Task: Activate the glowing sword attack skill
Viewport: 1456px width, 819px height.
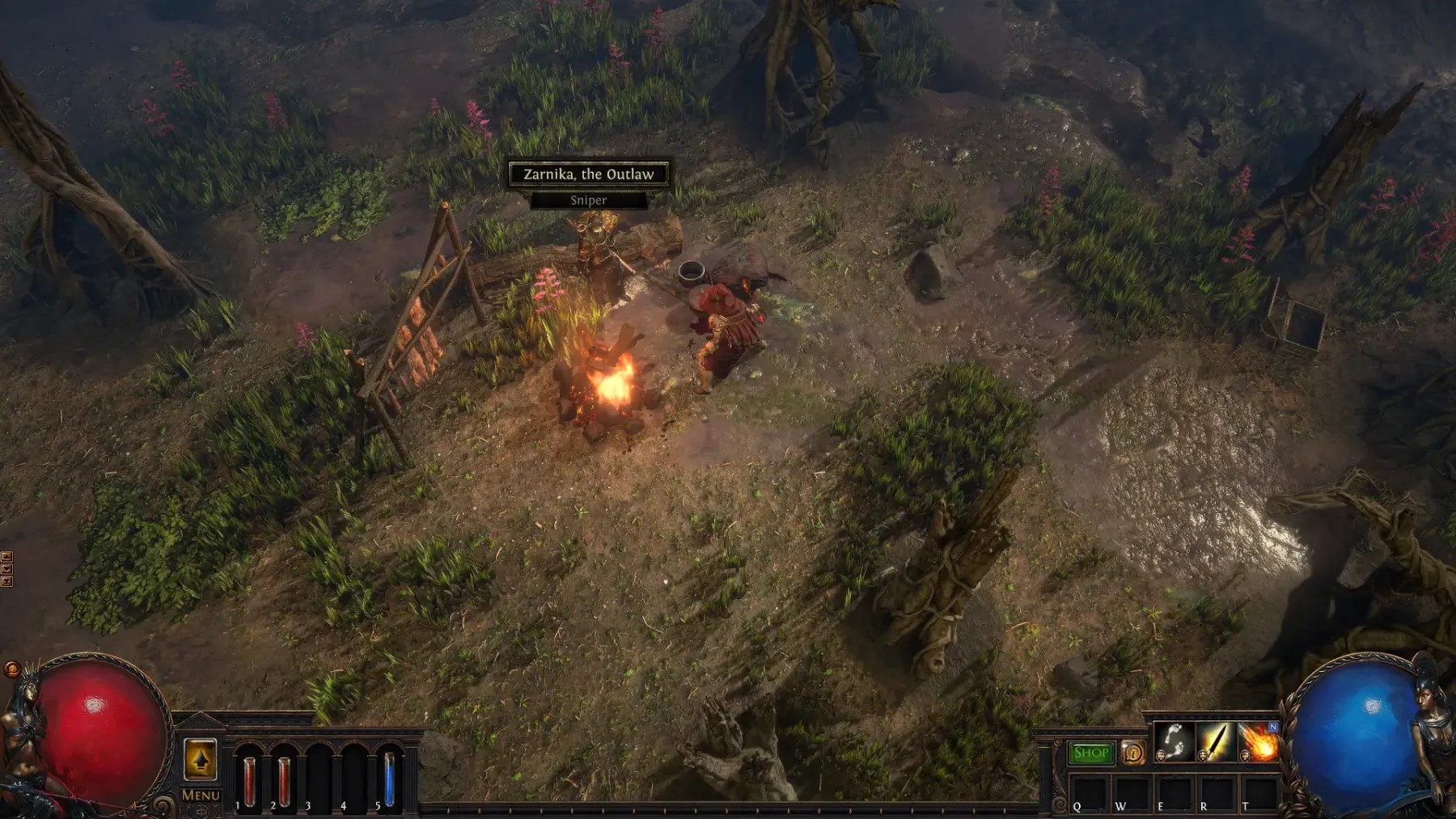Action: (x=1216, y=742)
